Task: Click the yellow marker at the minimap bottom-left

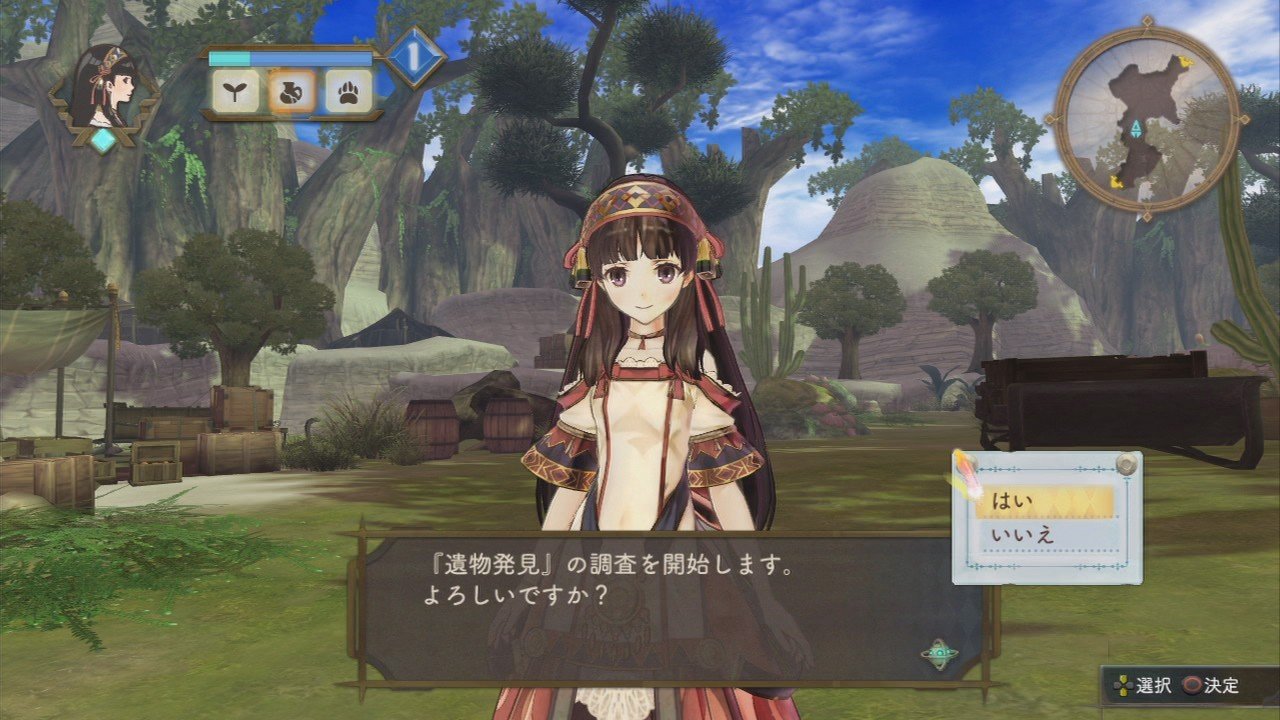Action: point(1114,182)
